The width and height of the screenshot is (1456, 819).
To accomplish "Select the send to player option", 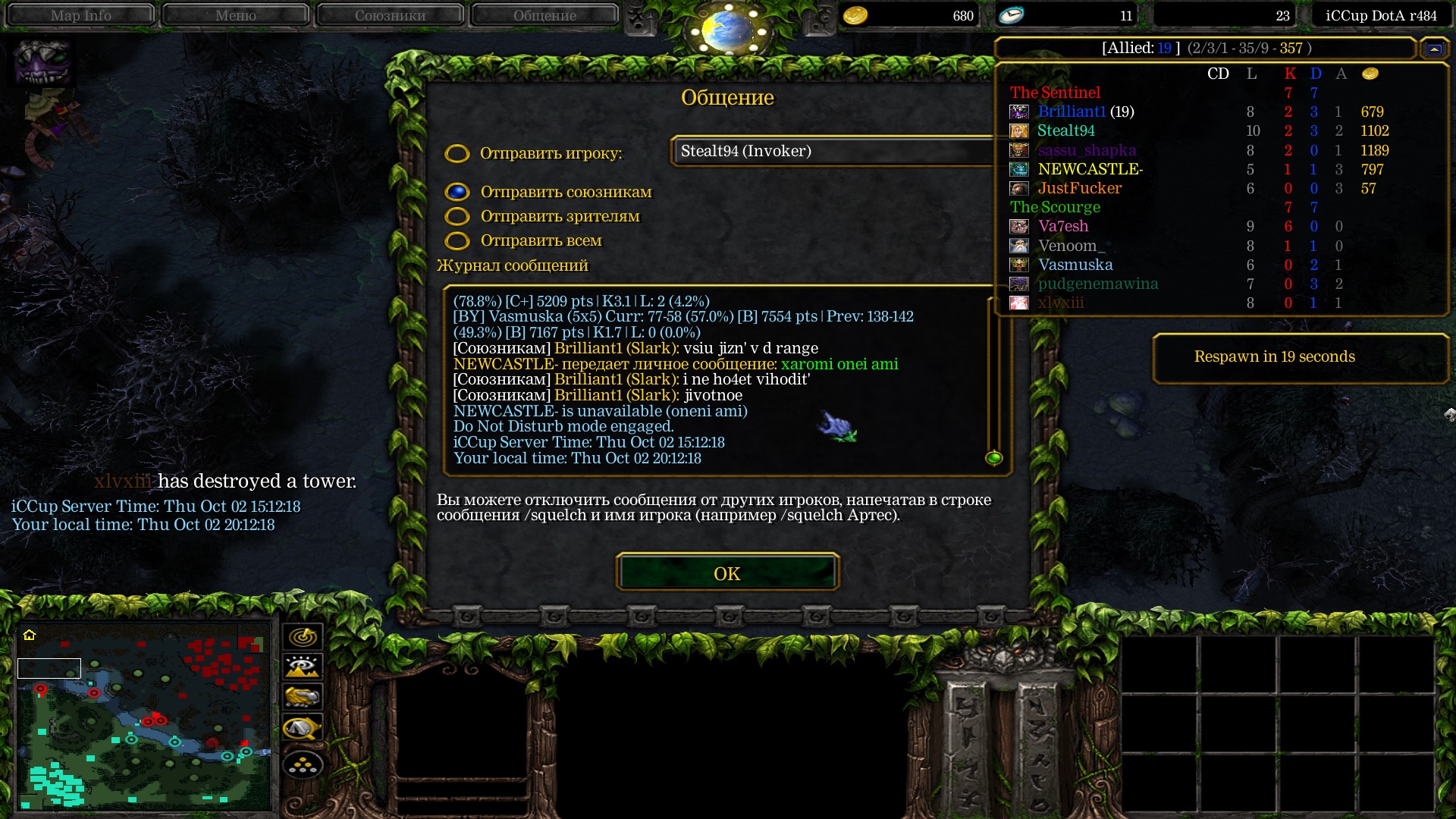I will 457,154.
